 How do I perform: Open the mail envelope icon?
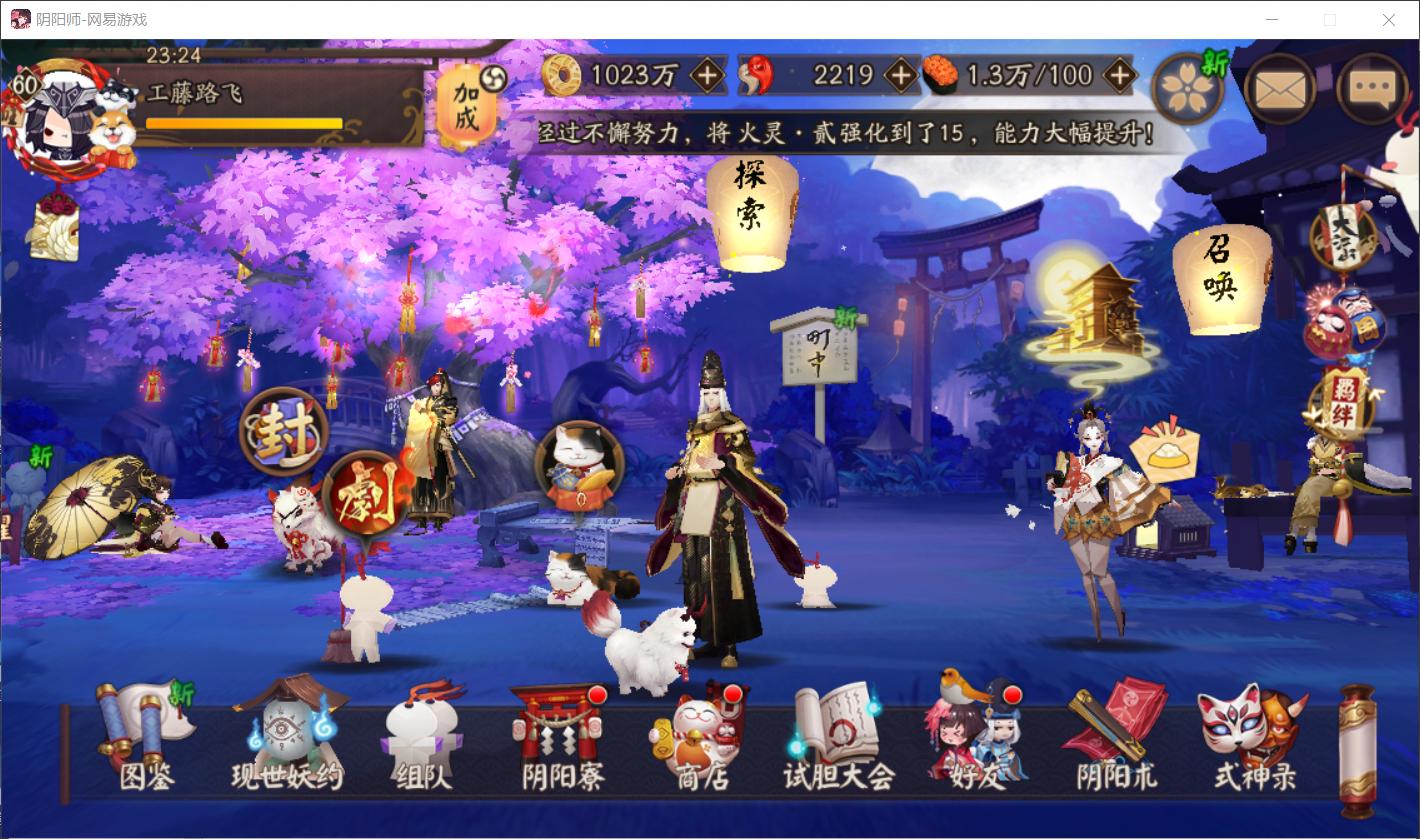[x=1281, y=89]
